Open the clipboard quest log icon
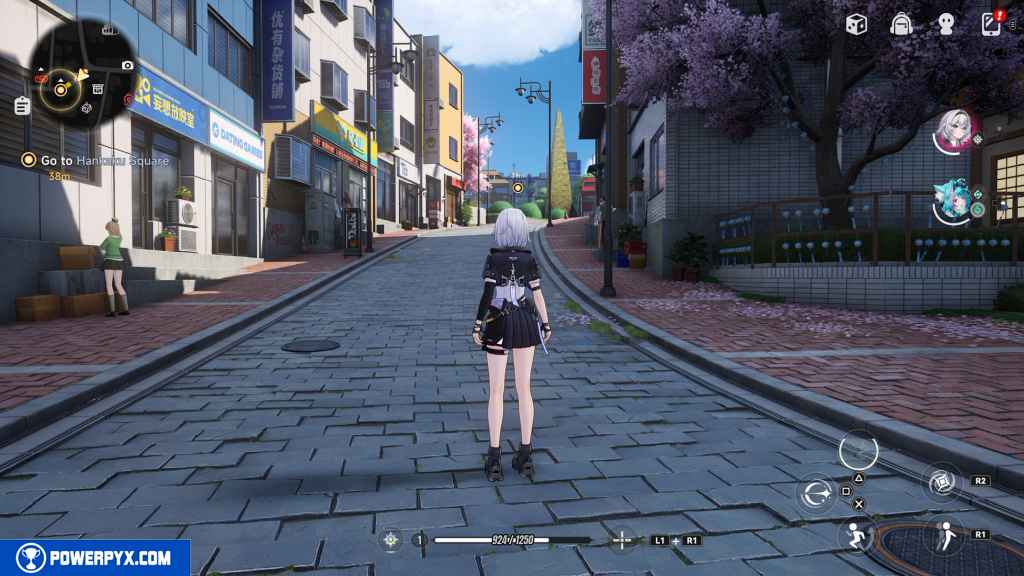 coord(22,105)
